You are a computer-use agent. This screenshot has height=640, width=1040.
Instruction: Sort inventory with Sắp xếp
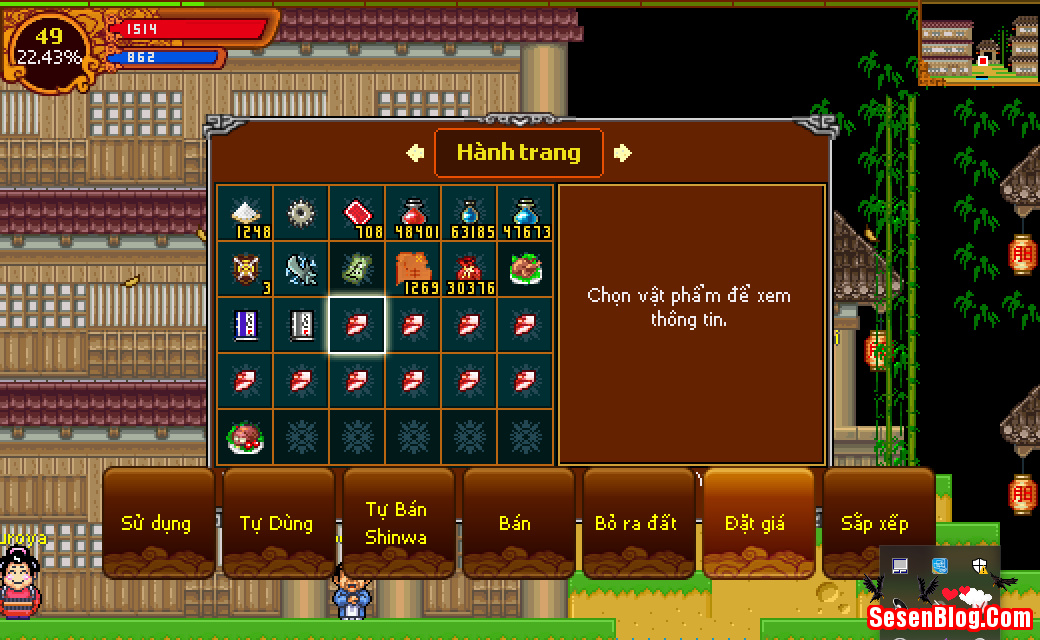coord(876,523)
